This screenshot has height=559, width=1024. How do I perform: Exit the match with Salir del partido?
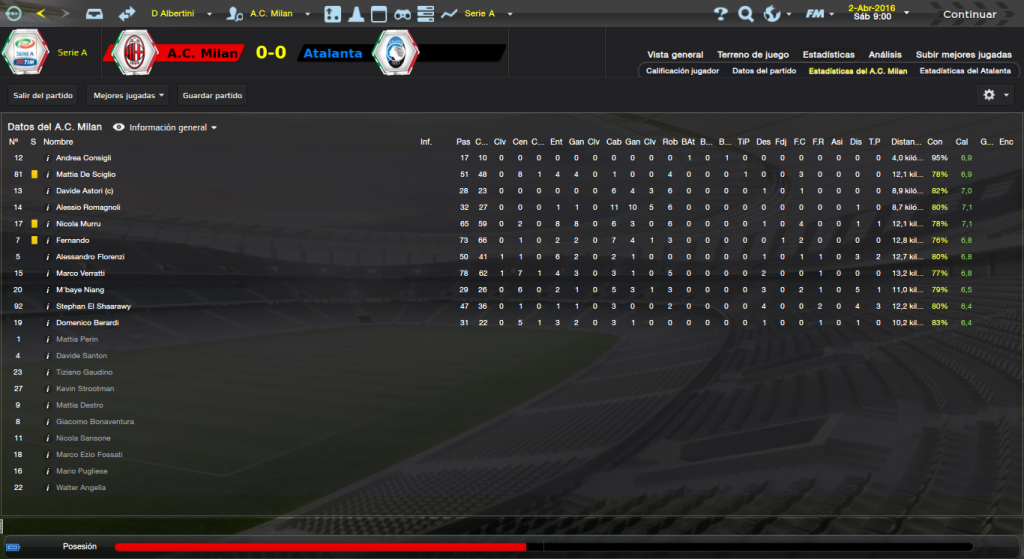(42, 95)
